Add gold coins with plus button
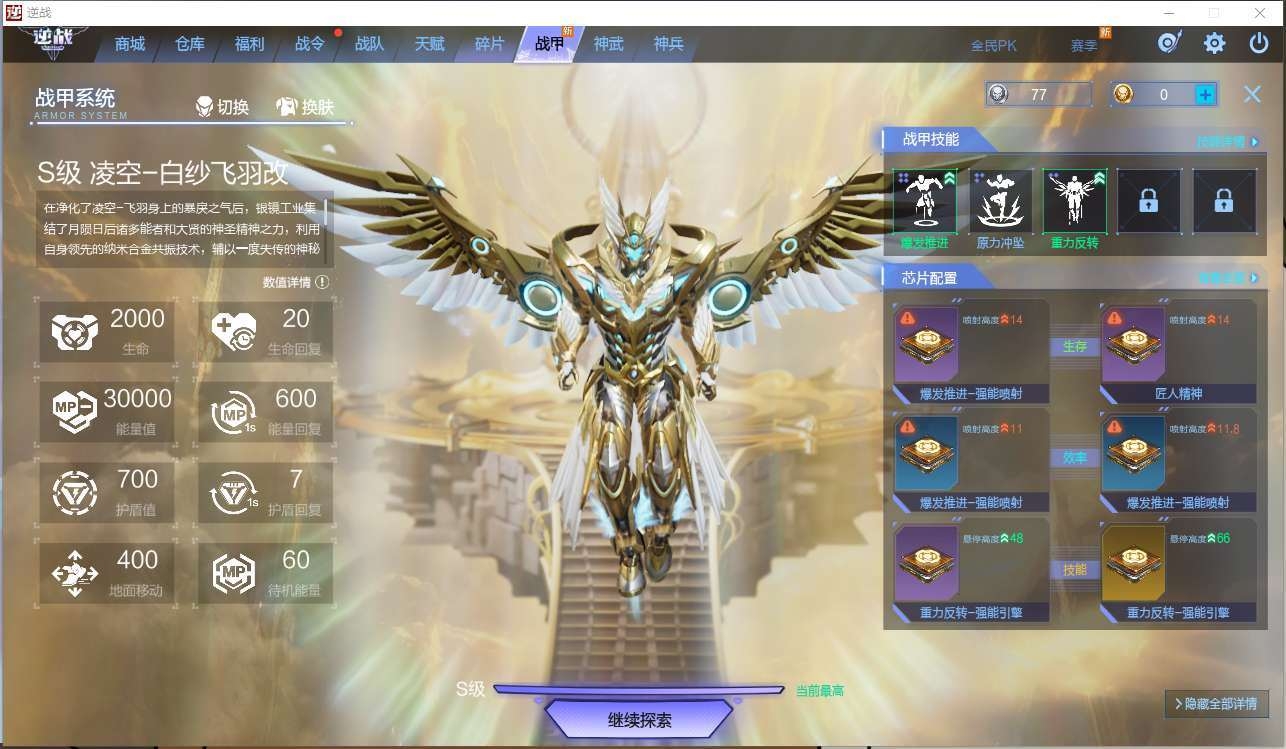The width and height of the screenshot is (1286, 749). pyautogui.click(x=1205, y=94)
